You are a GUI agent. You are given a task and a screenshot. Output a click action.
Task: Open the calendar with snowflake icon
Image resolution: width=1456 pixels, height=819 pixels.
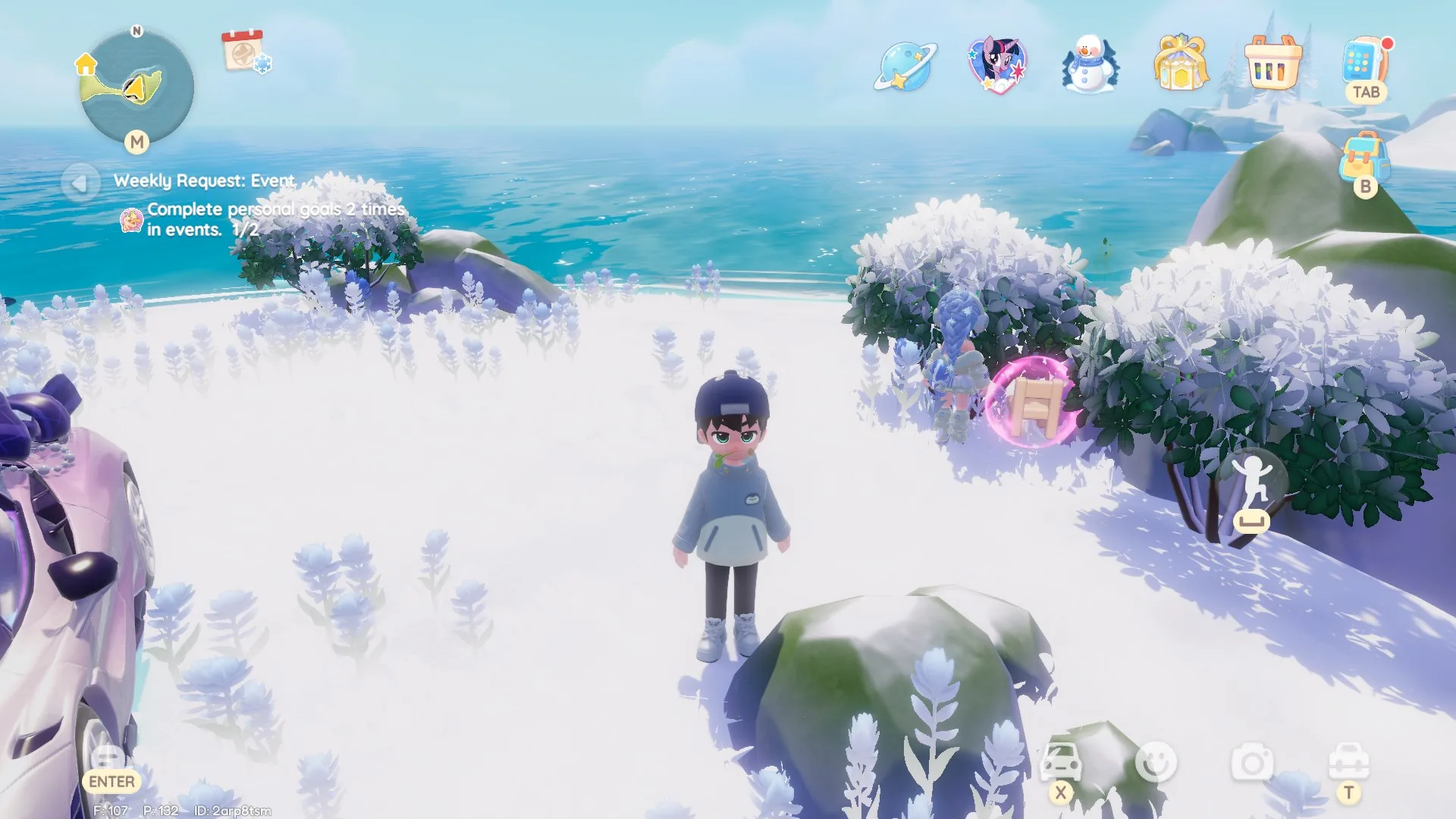(245, 52)
